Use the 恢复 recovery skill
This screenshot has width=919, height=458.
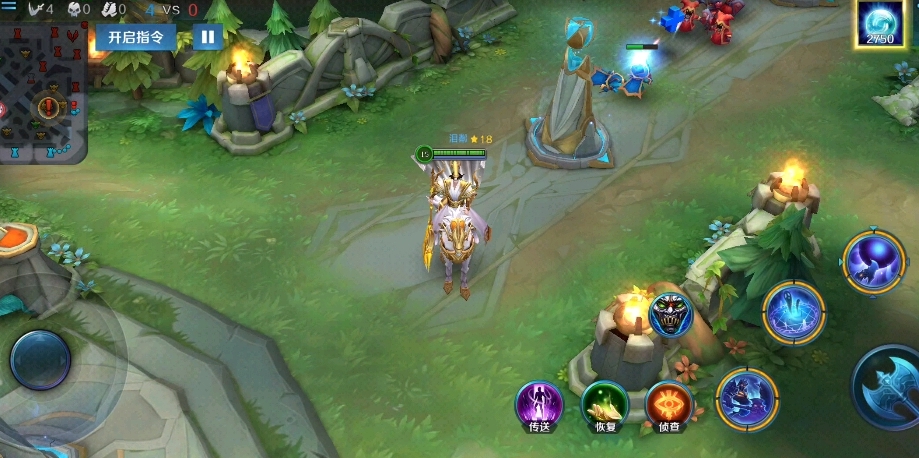[605, 405]
